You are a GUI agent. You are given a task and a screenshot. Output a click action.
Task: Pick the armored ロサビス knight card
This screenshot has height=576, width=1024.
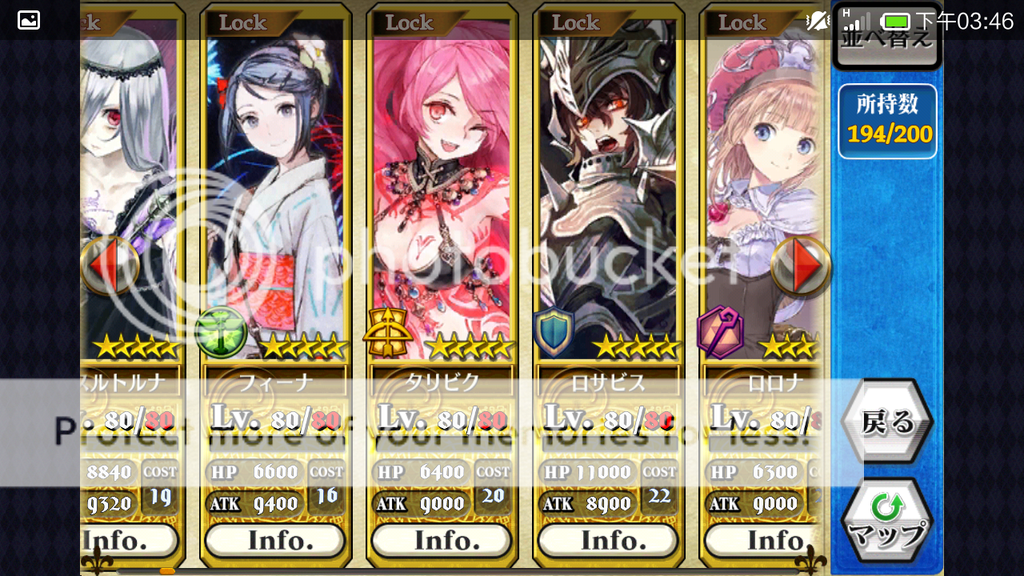(608, 190)
